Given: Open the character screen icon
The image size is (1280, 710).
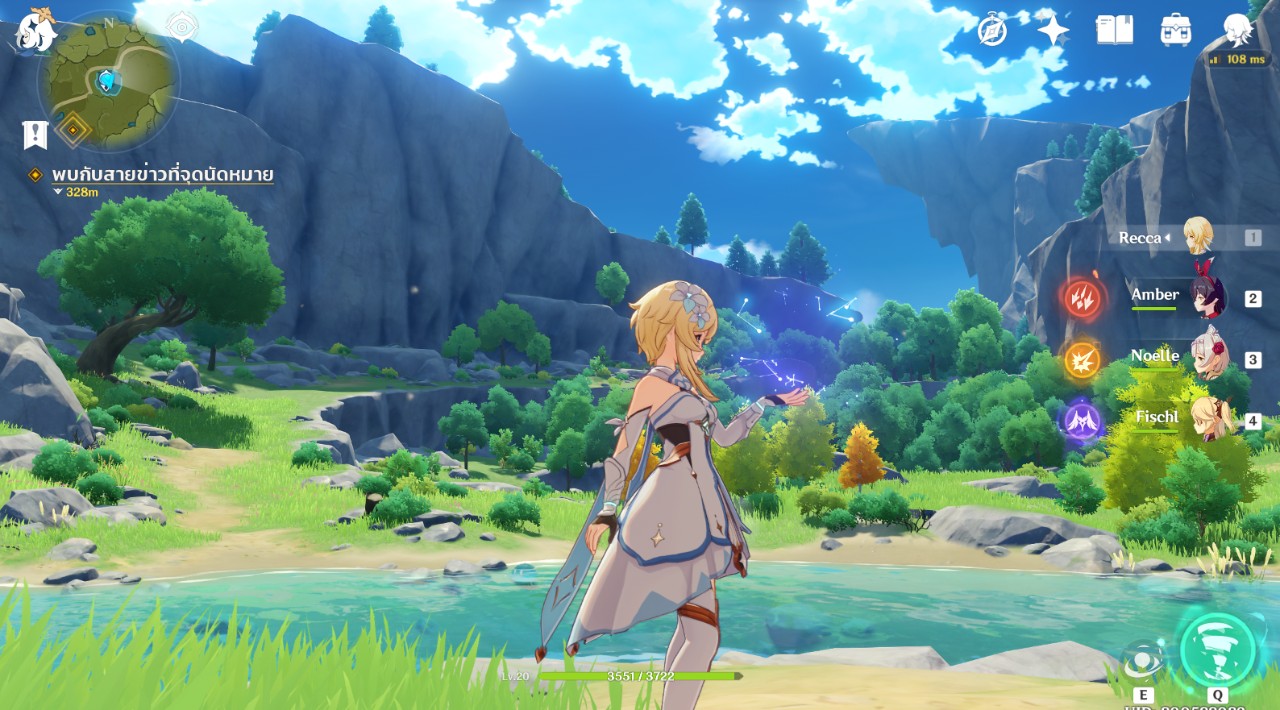Looking at the screenshot, I should click(x=1238, y=30).
